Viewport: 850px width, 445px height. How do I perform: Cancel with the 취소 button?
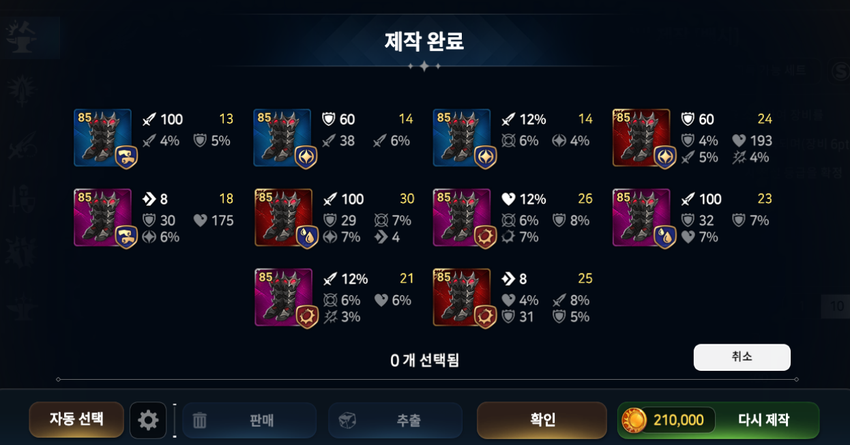(x=741, y=357)
